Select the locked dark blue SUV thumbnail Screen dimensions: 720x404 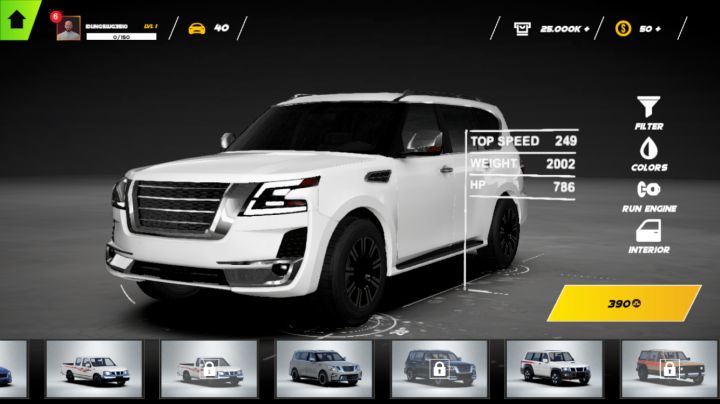(x=439, y=369)
